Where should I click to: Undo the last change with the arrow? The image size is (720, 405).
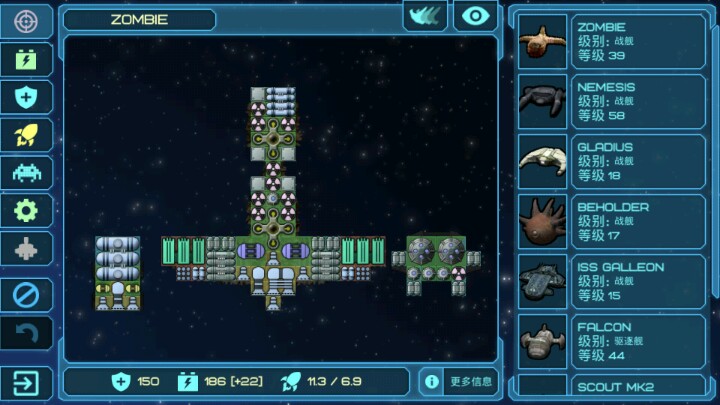tap(26, 334)
